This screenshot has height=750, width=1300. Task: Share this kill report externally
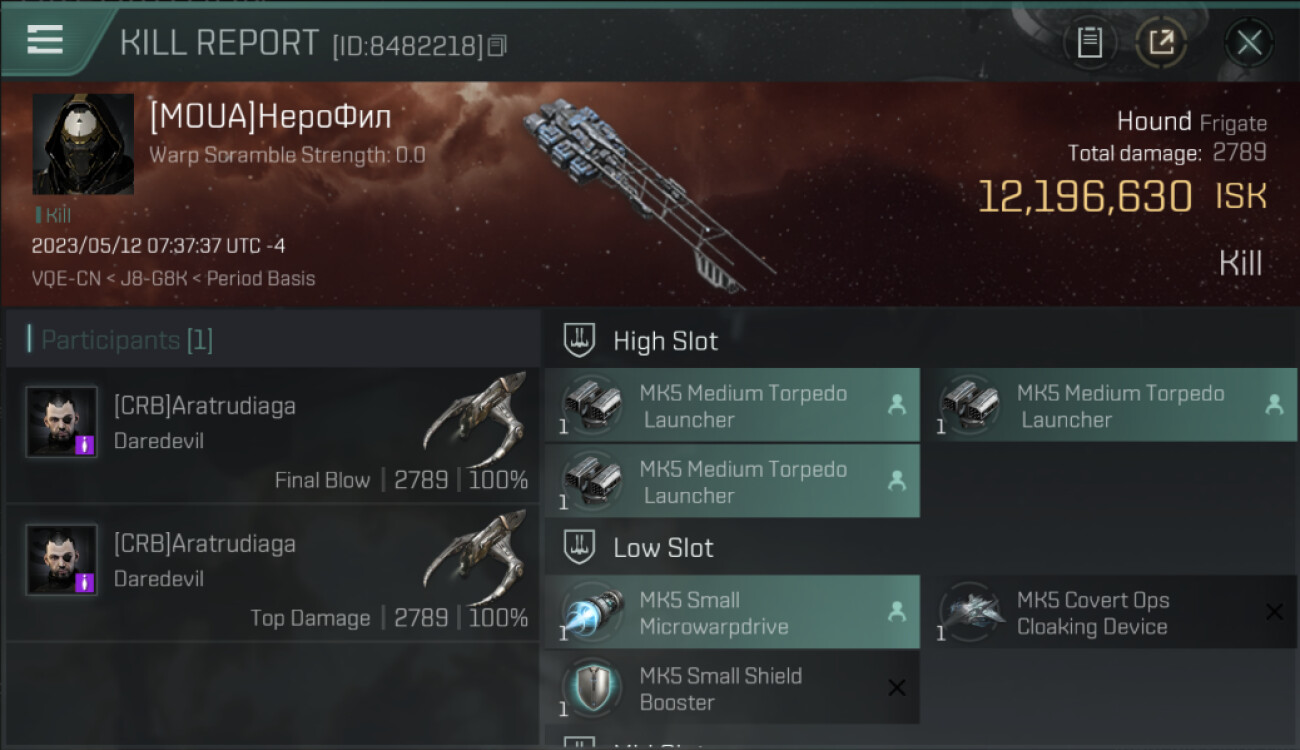(1161, 42)
